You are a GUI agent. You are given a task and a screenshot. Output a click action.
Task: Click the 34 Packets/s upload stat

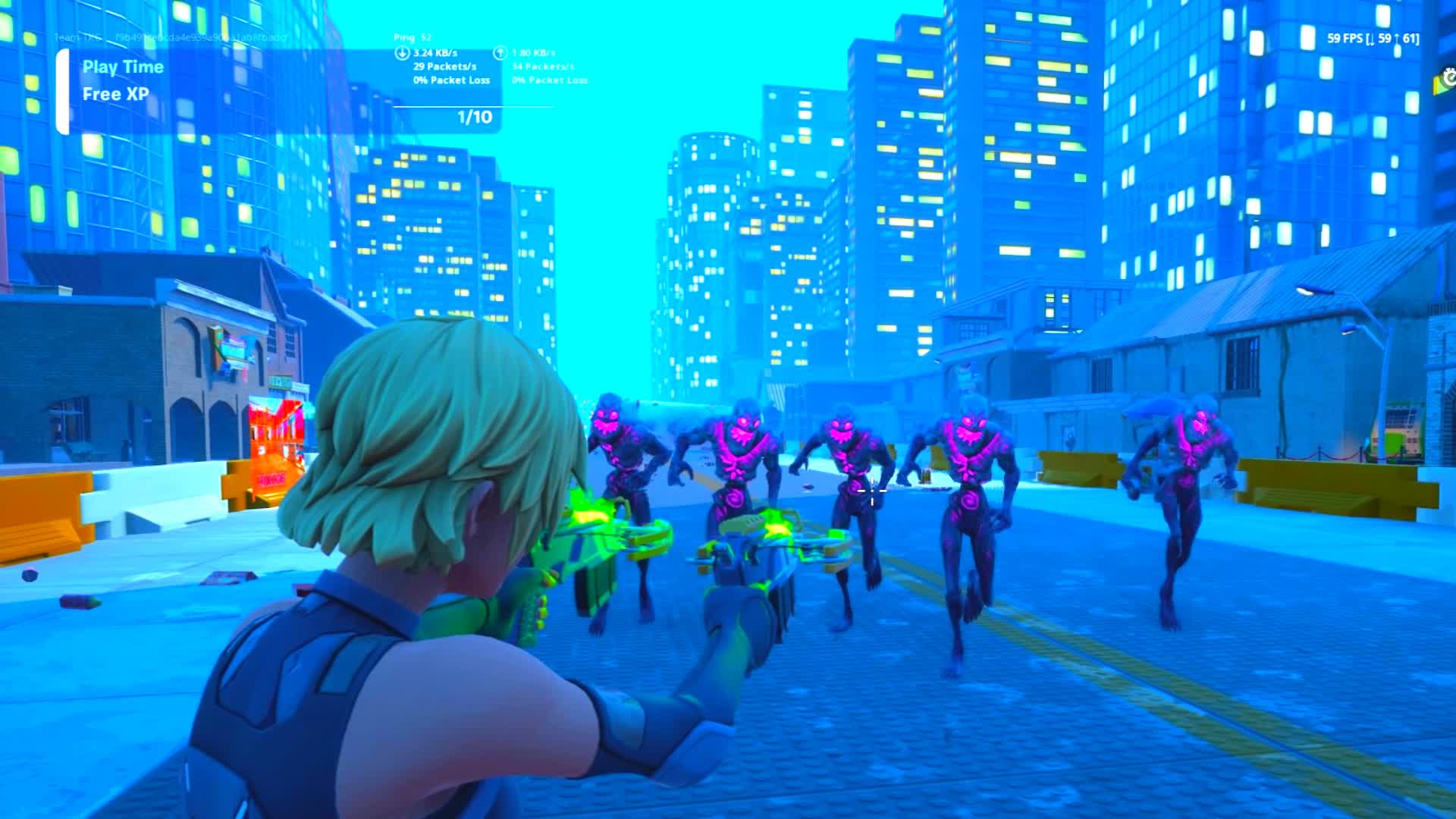[x=543, y=67]
